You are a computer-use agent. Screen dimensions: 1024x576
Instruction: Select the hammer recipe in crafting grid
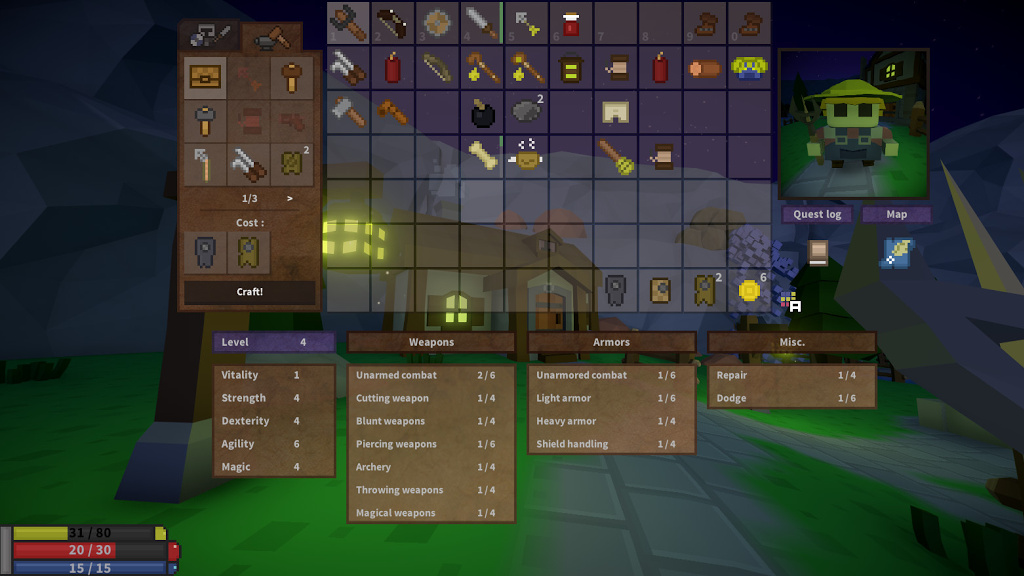292,78
